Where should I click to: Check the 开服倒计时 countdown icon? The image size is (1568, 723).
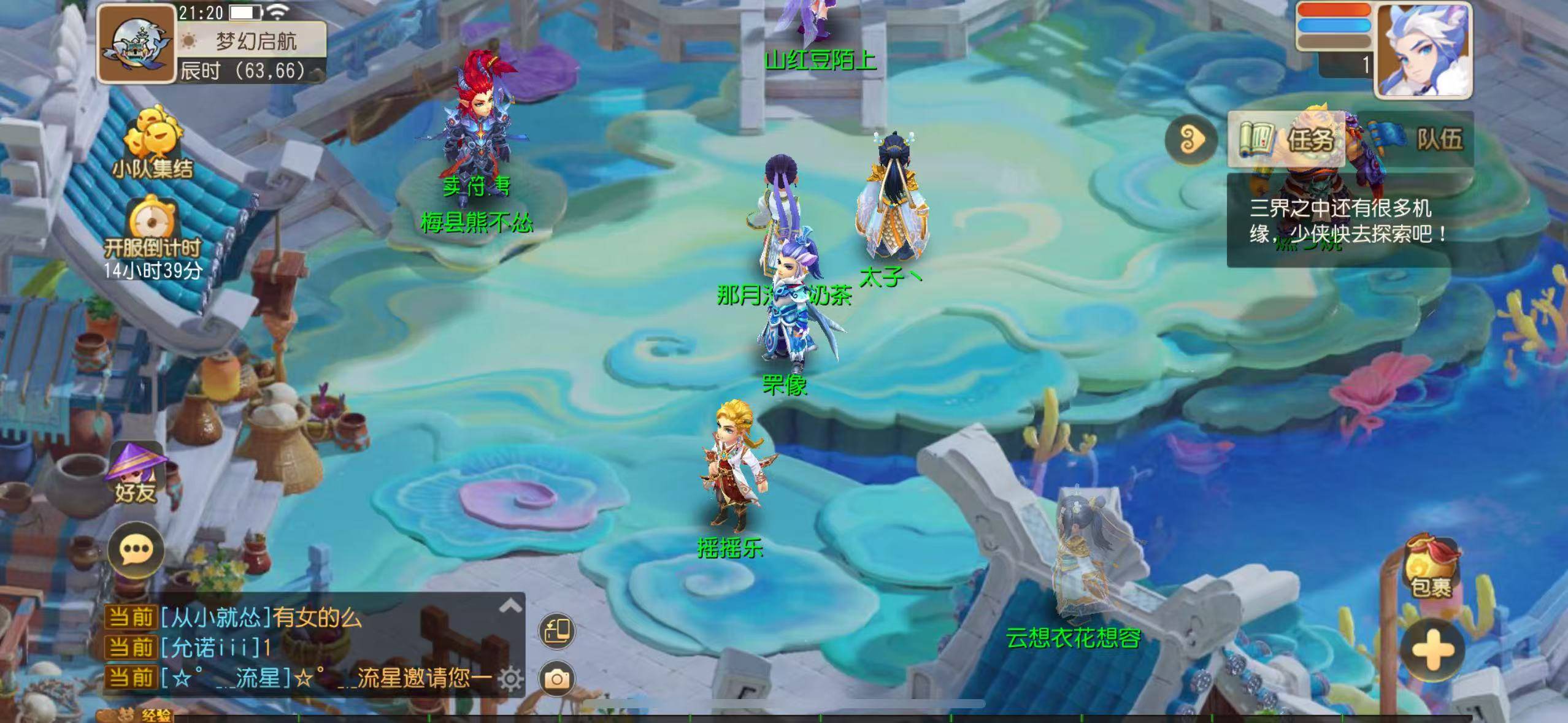pos(152,236)
